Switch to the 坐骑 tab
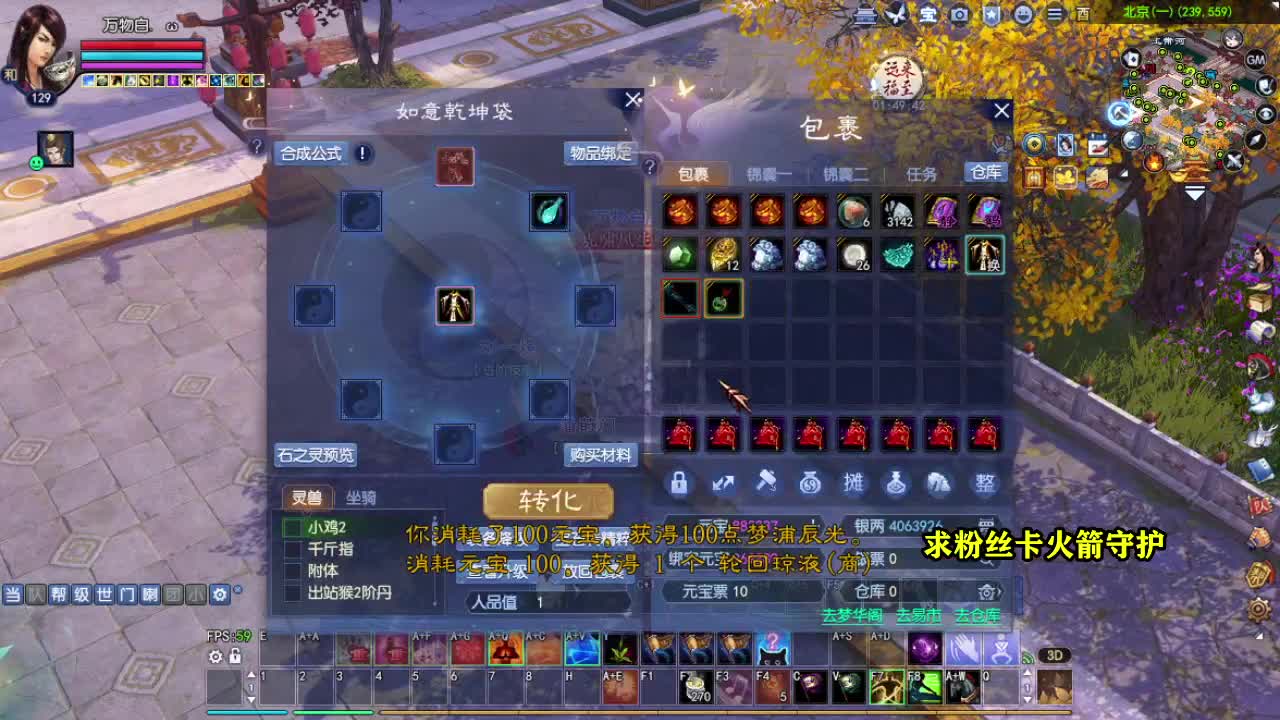 [359, 497]
